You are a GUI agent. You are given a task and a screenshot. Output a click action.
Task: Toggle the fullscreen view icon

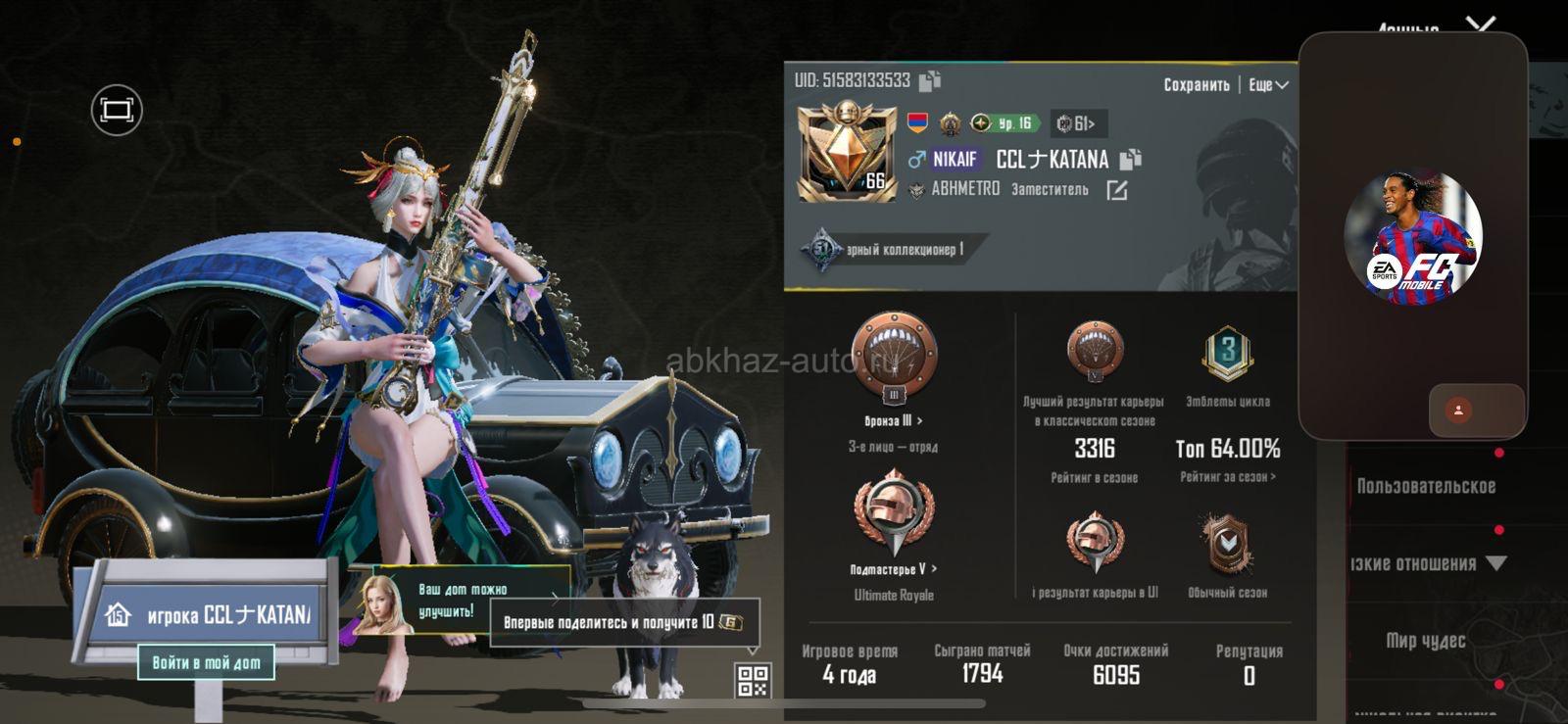pyautogui.click(x=117, y=110)
